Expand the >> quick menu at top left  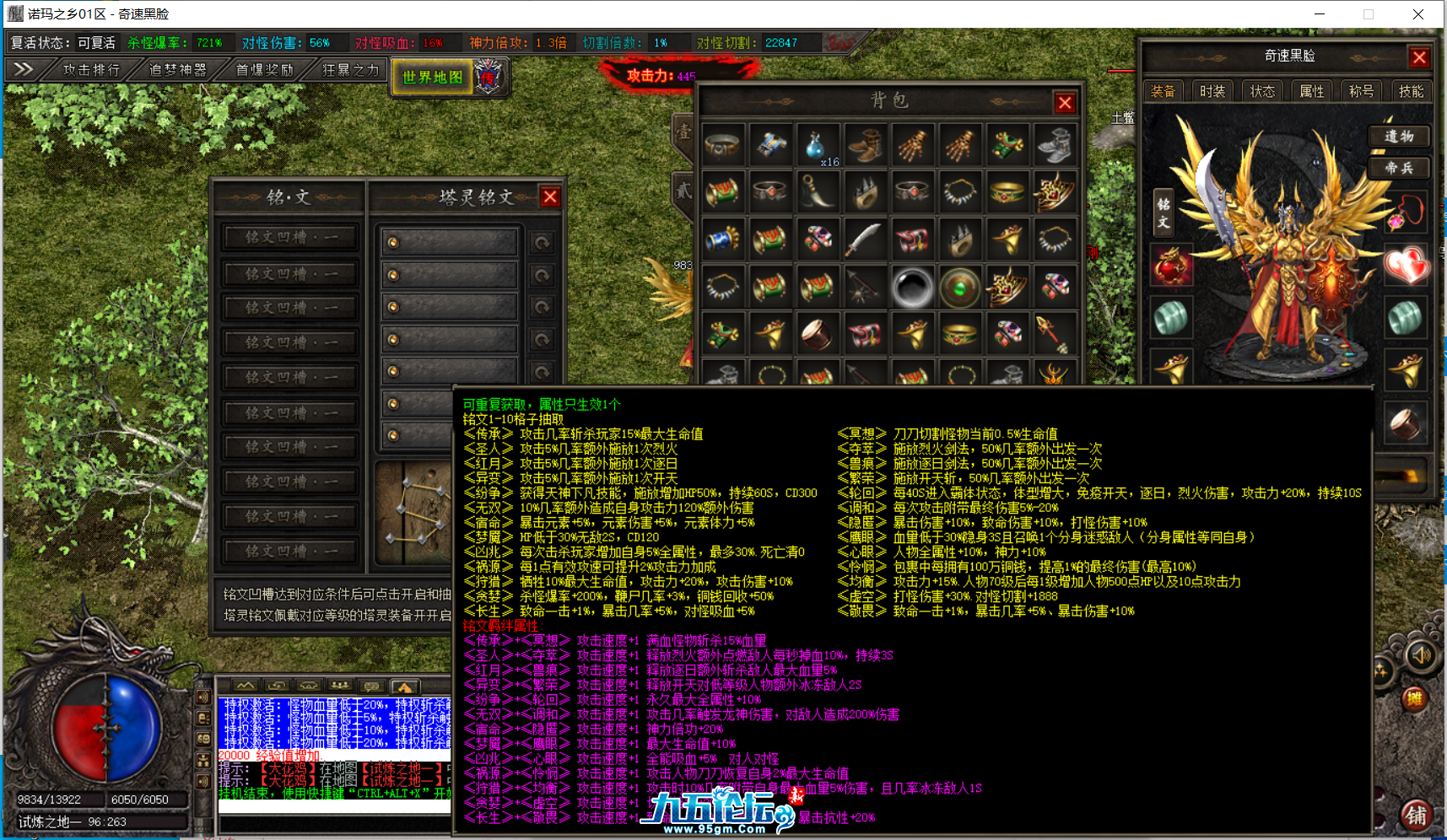[24, 70]
